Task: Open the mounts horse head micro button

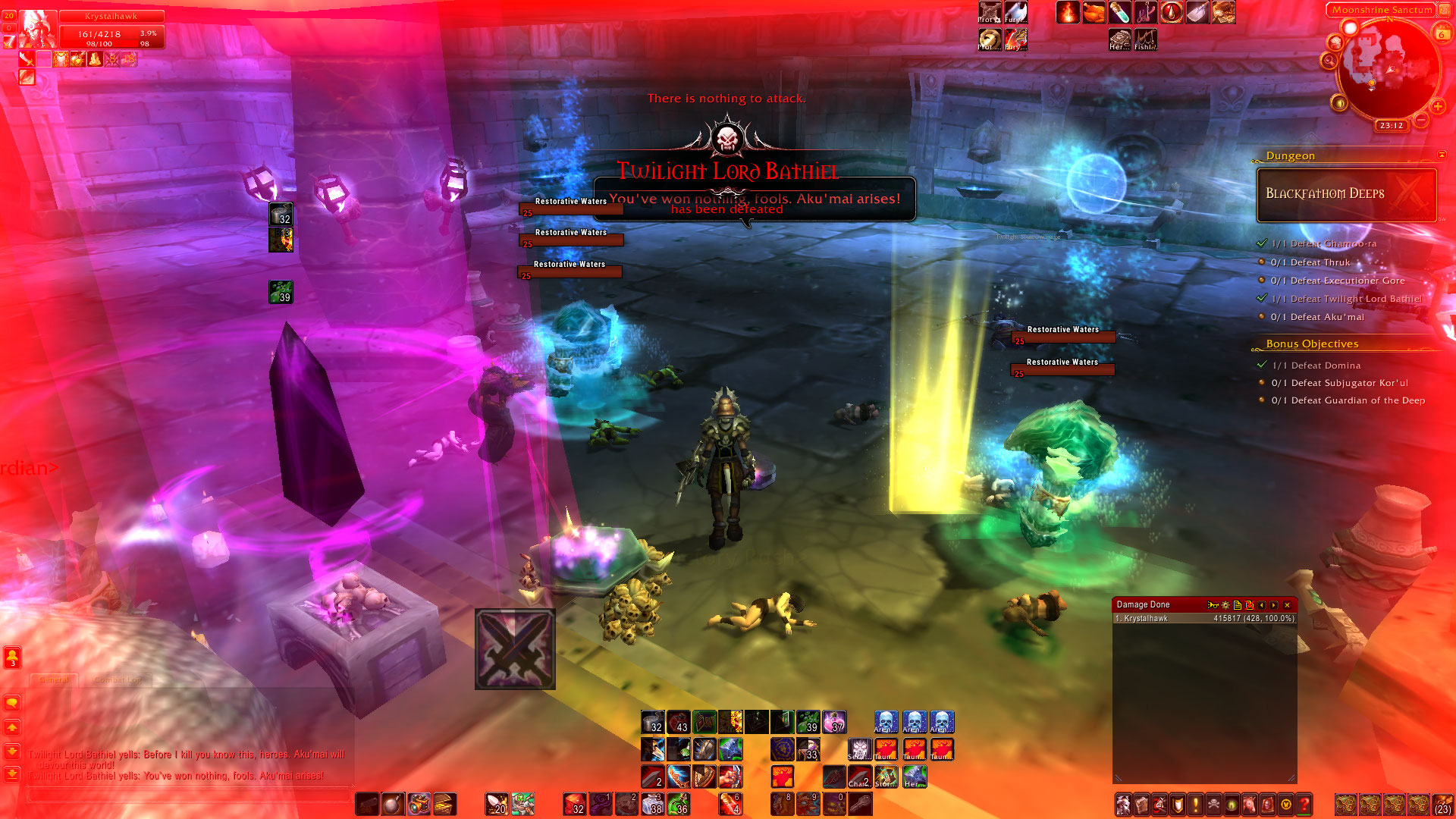Action: click(x=1250, y=804)
